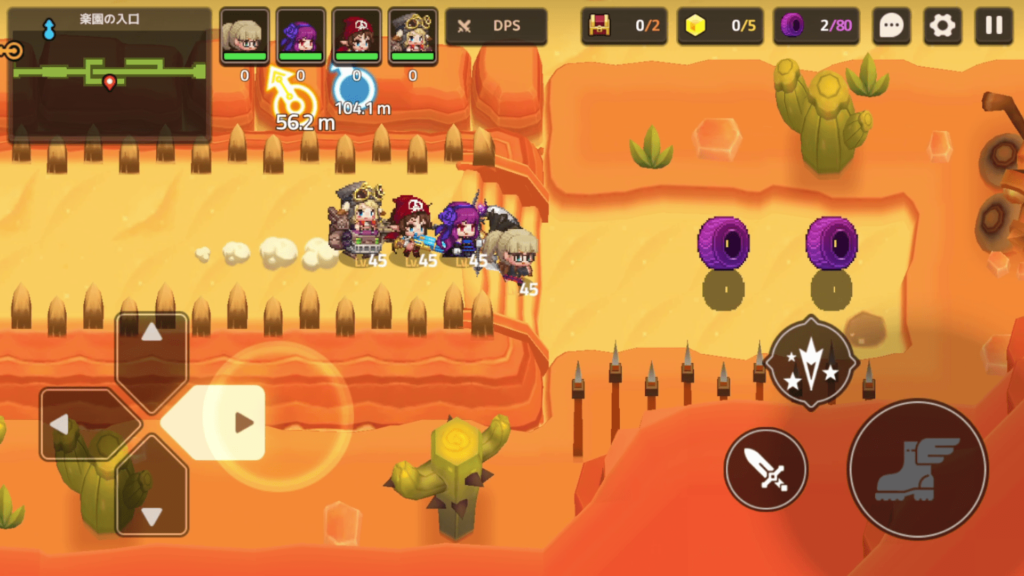Activate the starburst weapon skill

coord(811,362)
